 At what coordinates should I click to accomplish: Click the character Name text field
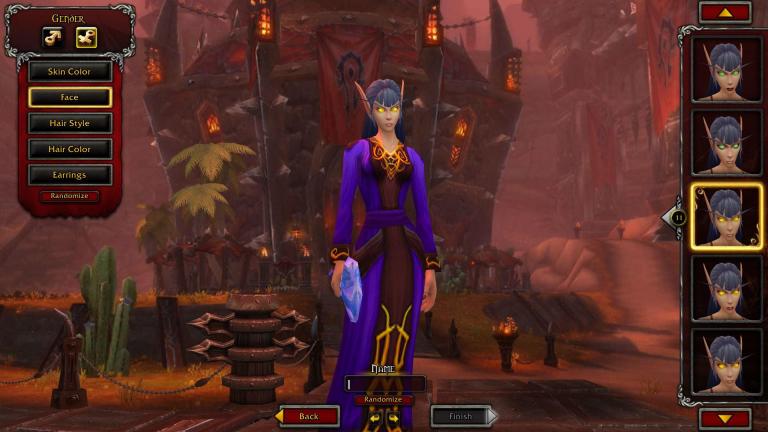coord(385,383)
